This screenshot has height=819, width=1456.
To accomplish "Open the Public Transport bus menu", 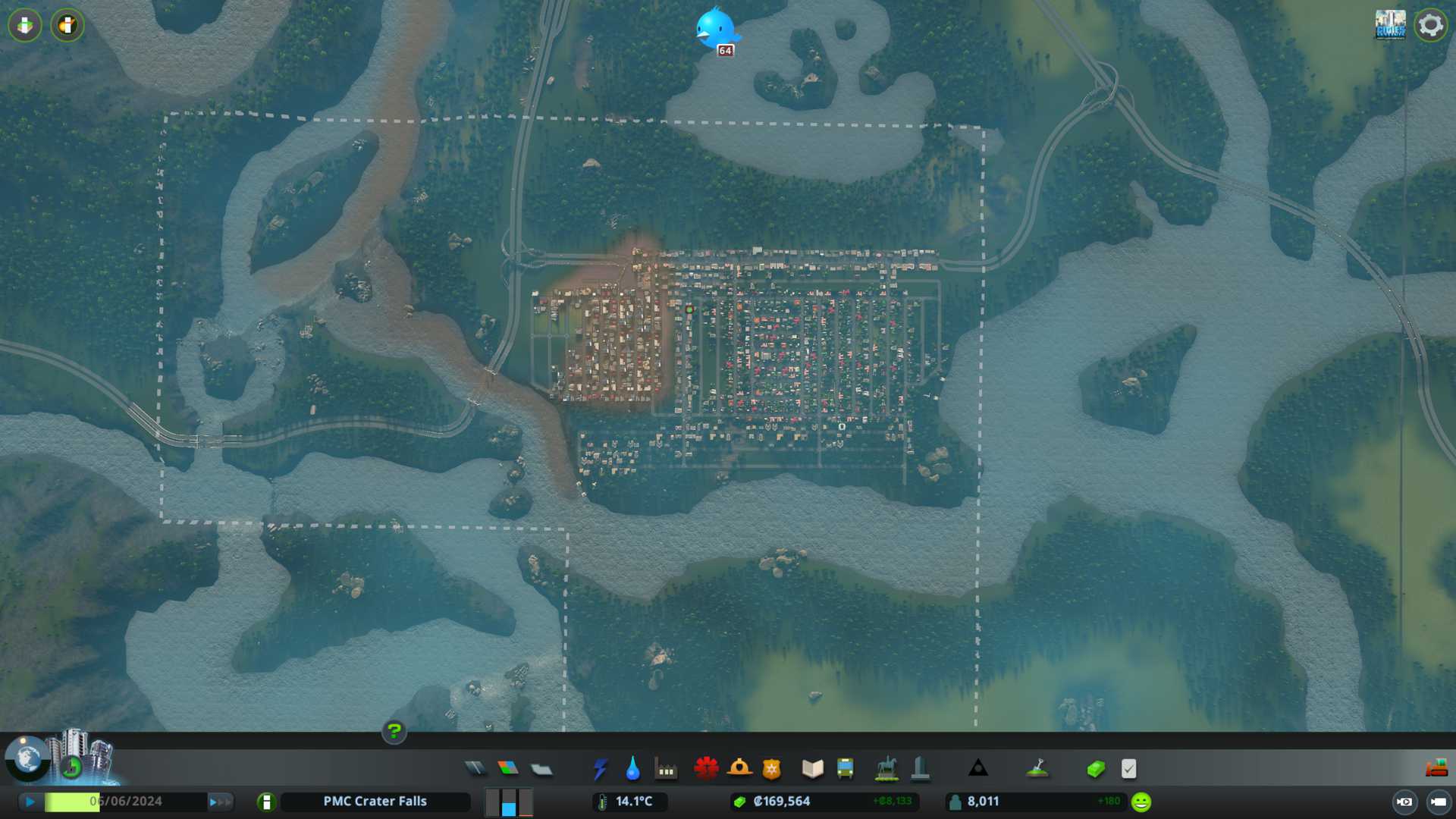I will point(845,769).
